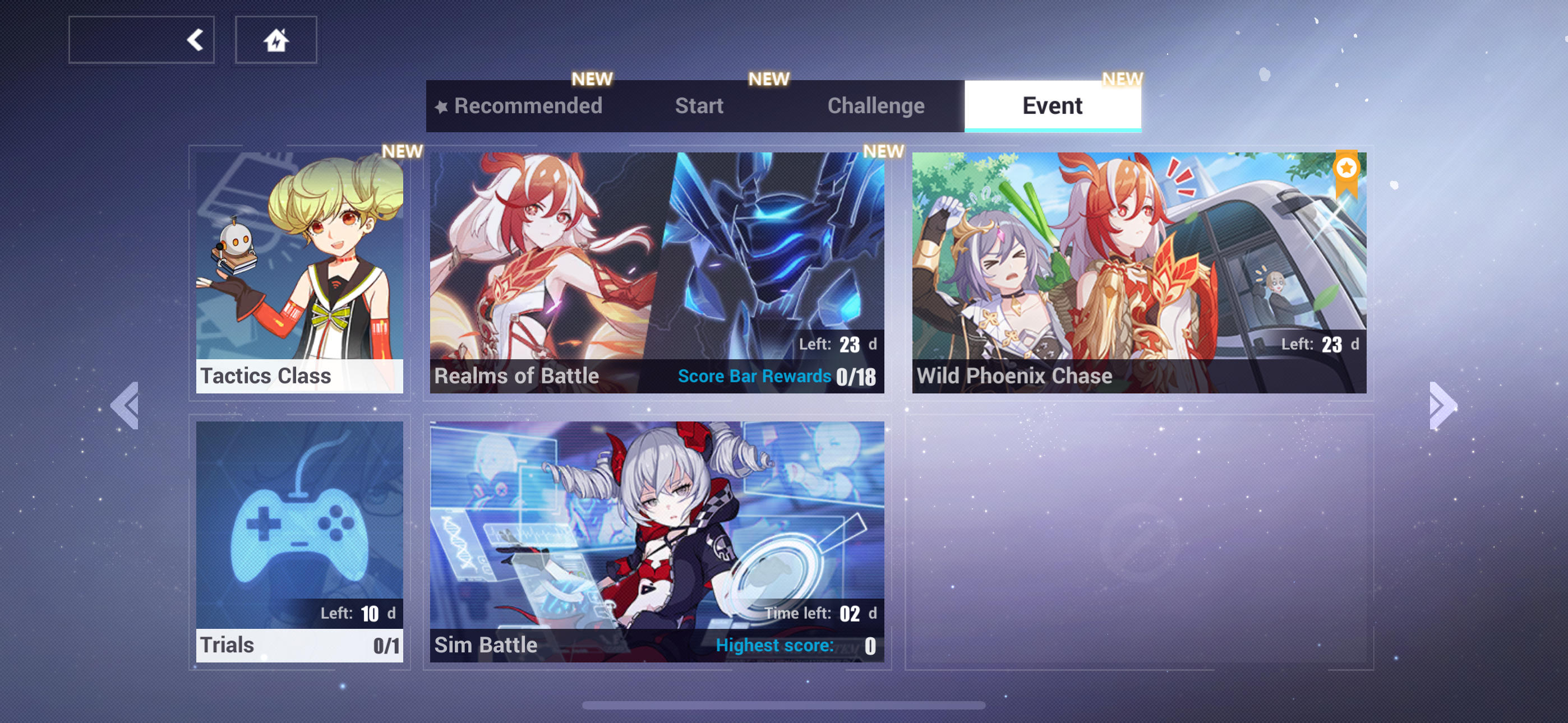1568x723 pixels.
Task: Click the NEW badge above Event tab
Action: [x=1120, y=78]
